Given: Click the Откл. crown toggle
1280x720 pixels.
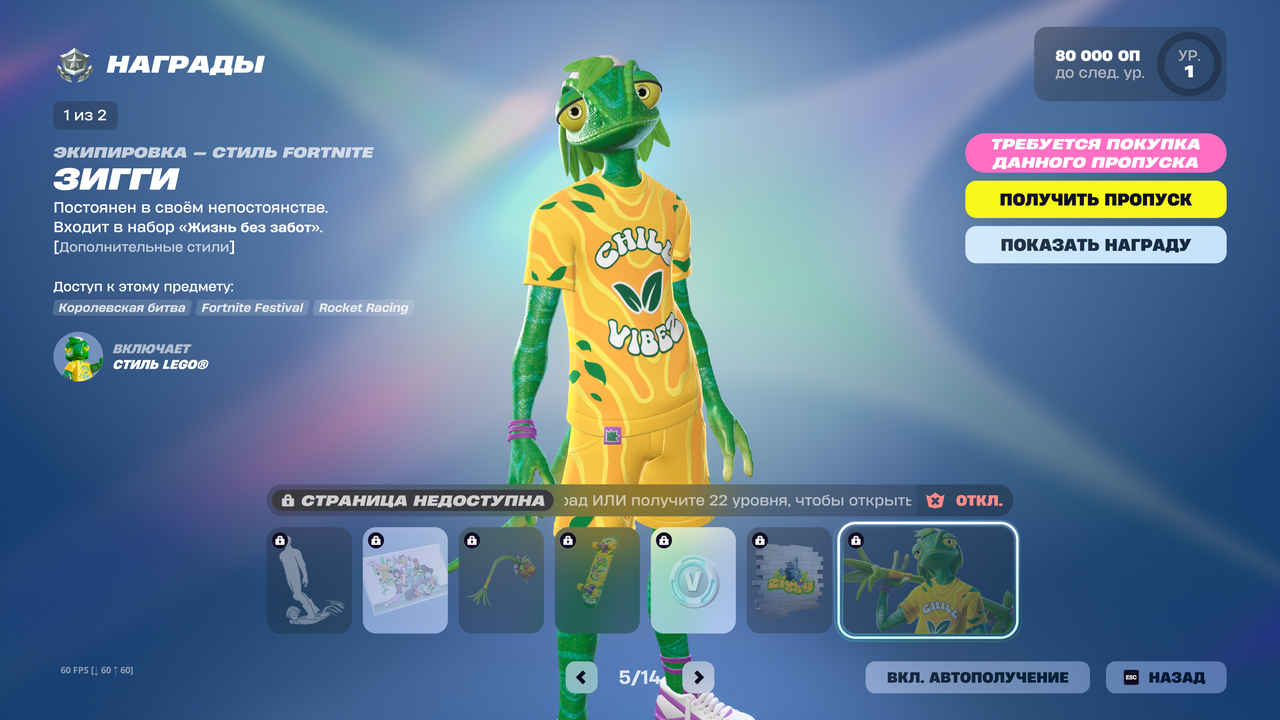Looking at the screenshot, I should click(x=965, y=500).
